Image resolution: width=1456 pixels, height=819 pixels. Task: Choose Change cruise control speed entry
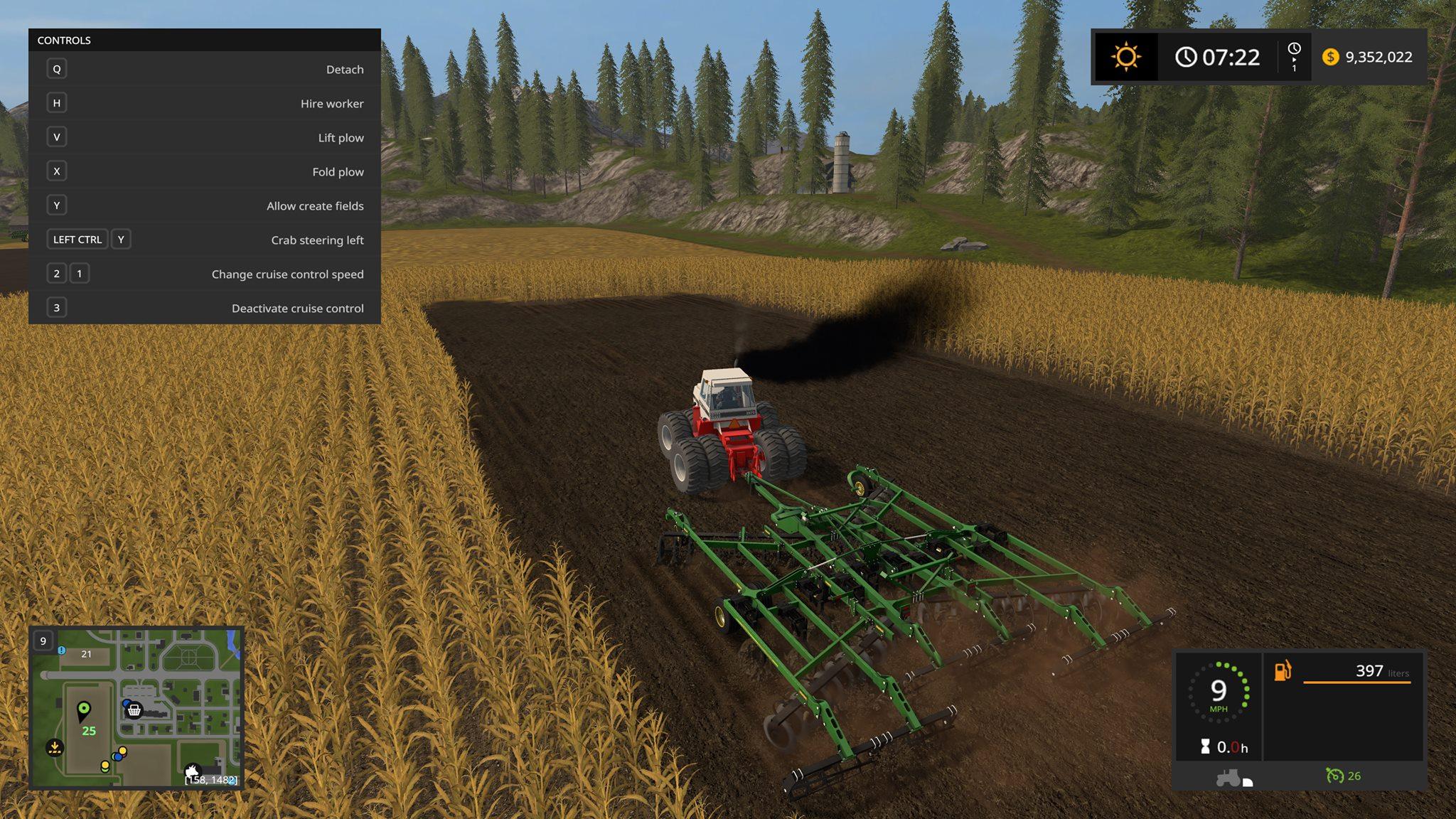(205, 274)
